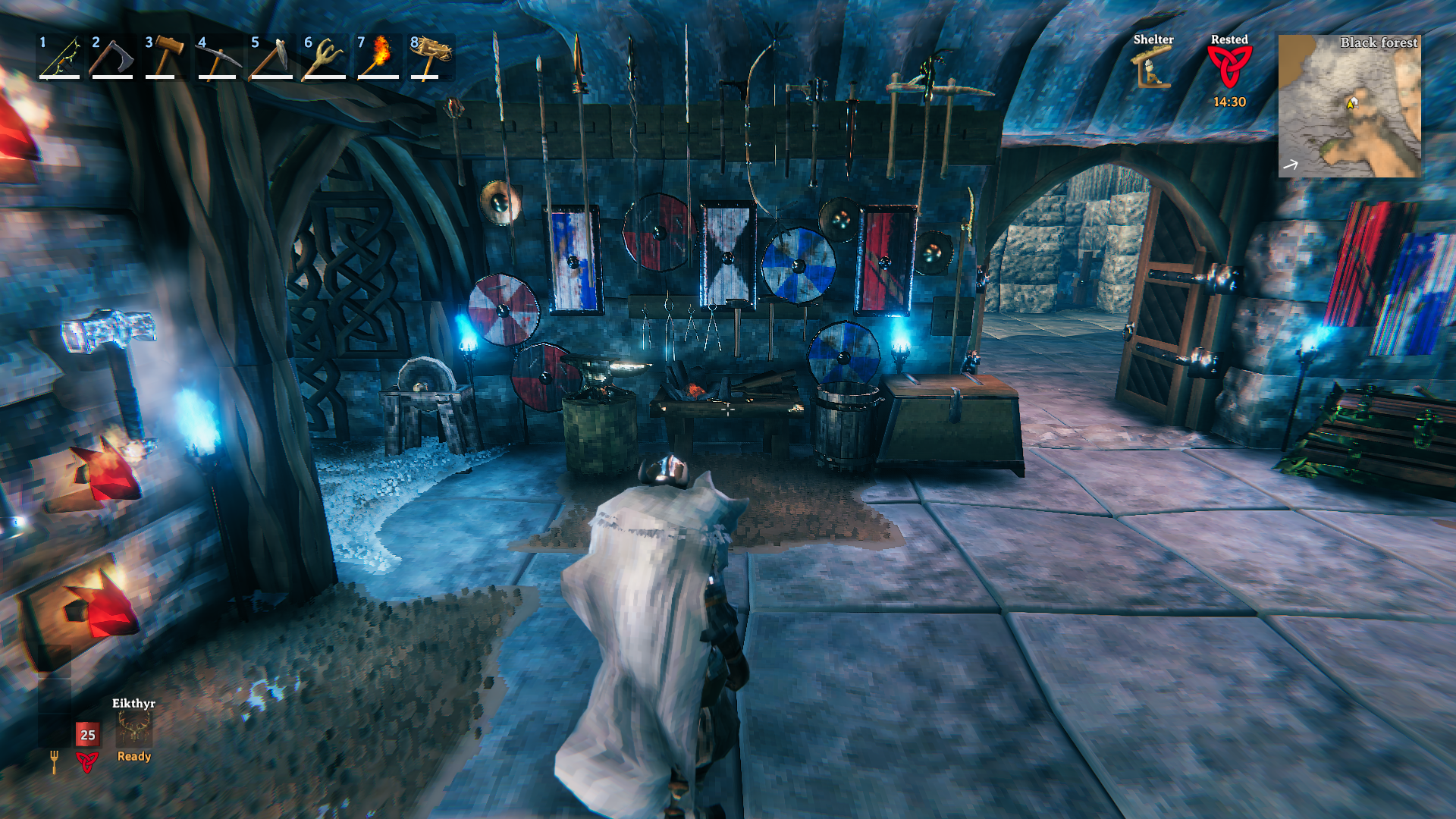
Task: Pick the cultivator in hotbar slot 6
Action: click(x=325, y=58)
